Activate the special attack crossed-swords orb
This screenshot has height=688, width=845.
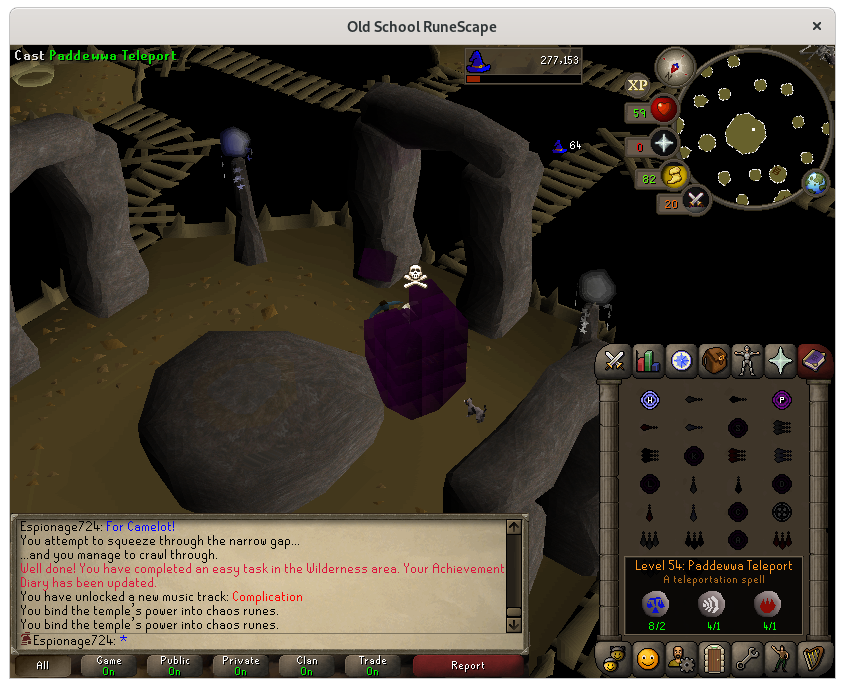pyautogui.click(x=695, y=202)
